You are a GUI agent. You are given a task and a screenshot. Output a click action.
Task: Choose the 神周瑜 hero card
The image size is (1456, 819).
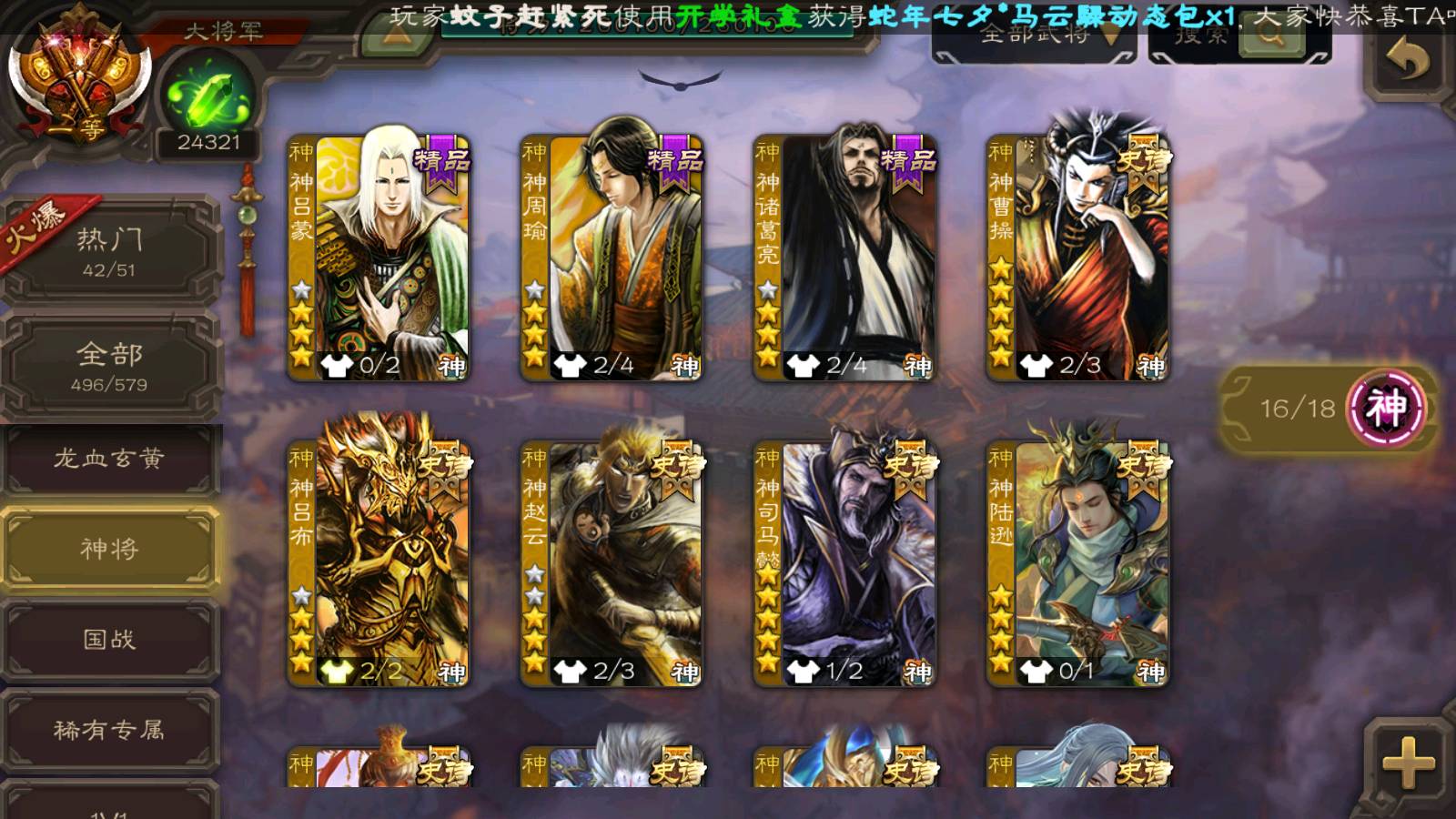coord(612,257)
